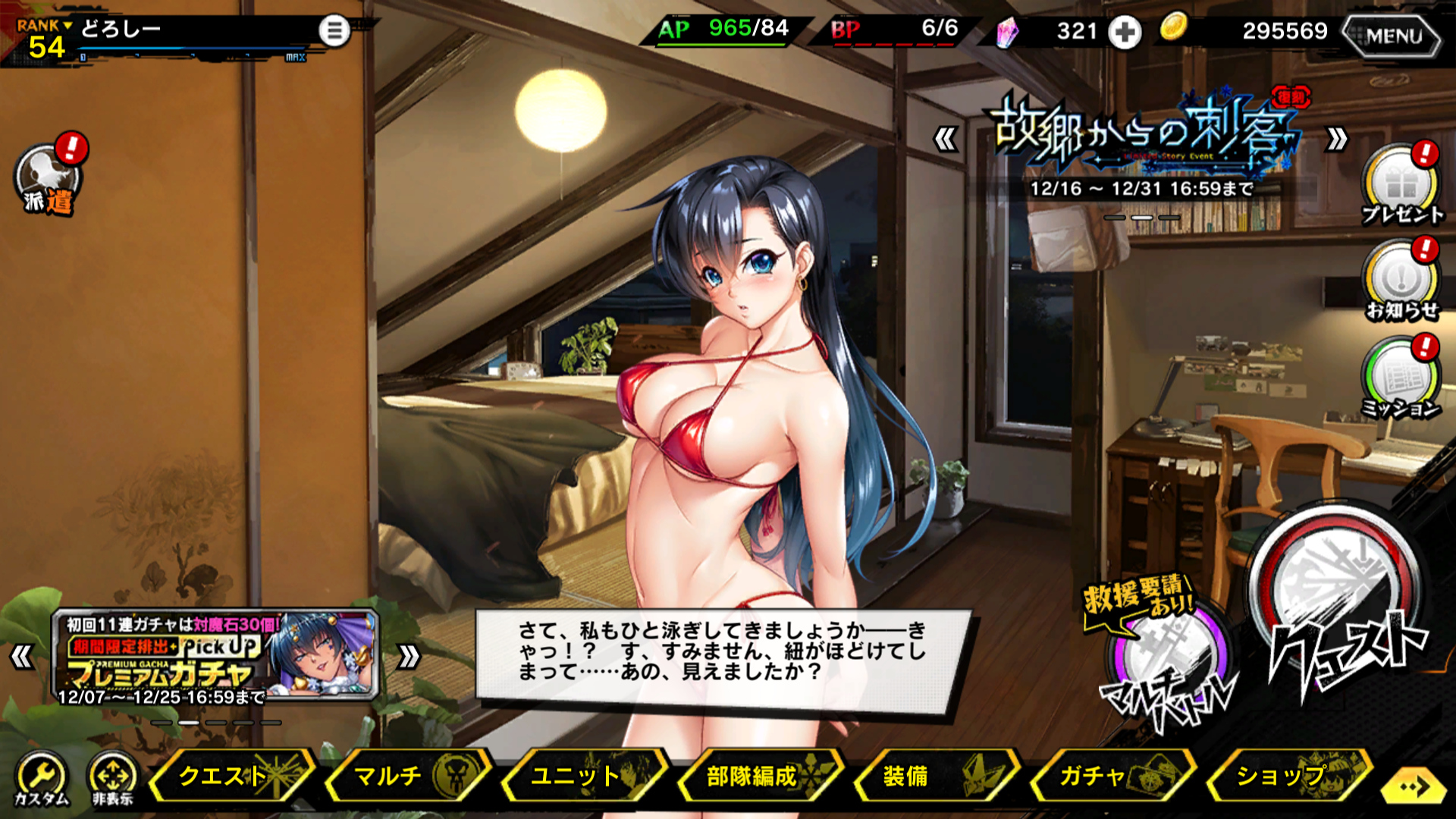Add crystals with the plus button

click(x=1124, y=33)
